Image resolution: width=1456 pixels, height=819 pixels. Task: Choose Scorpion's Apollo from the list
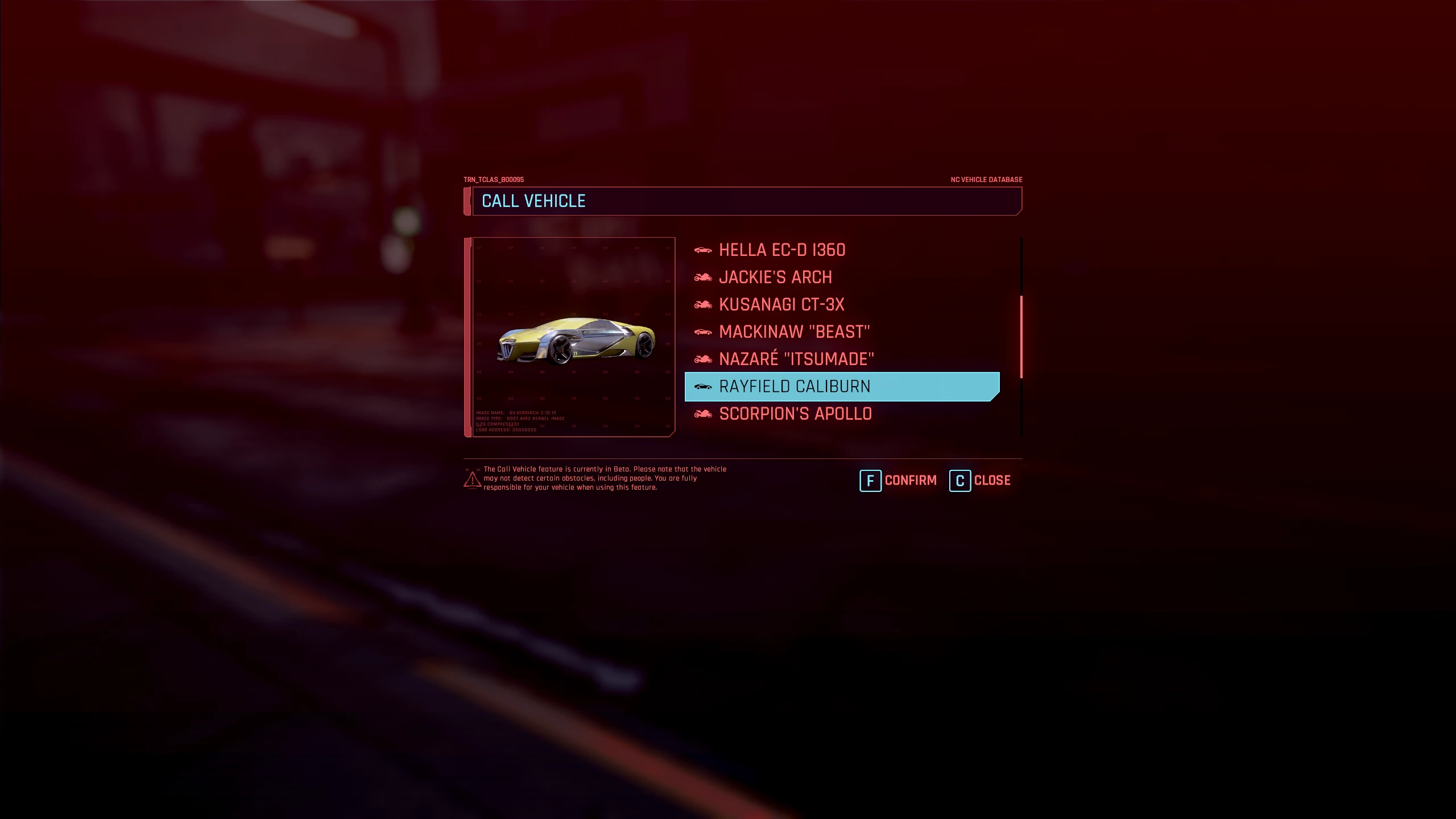795,414
